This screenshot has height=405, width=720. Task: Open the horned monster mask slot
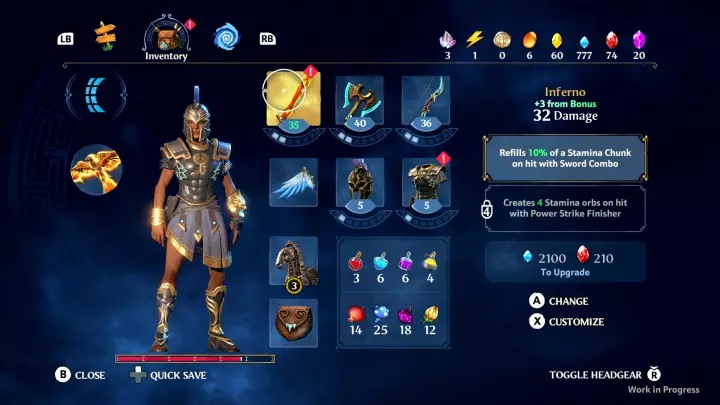click(x=293, y=323)
